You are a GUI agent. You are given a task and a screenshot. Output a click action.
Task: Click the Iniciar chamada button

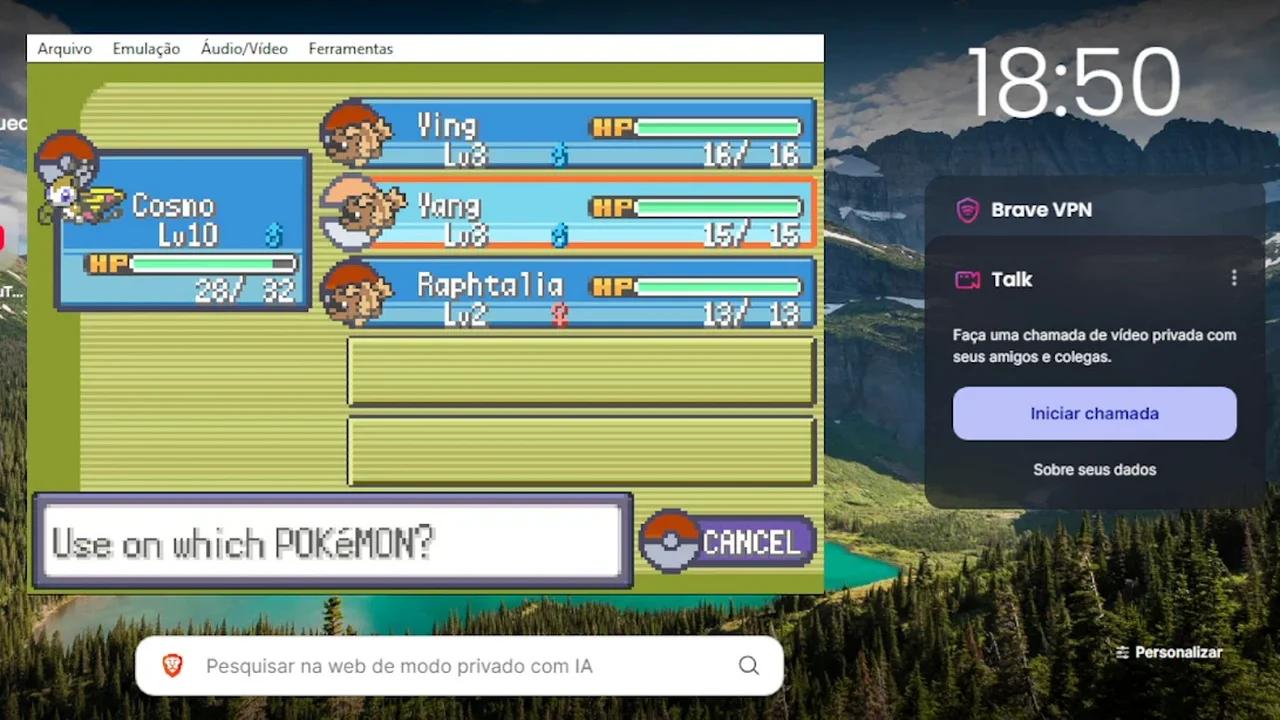coord(1094,413)
